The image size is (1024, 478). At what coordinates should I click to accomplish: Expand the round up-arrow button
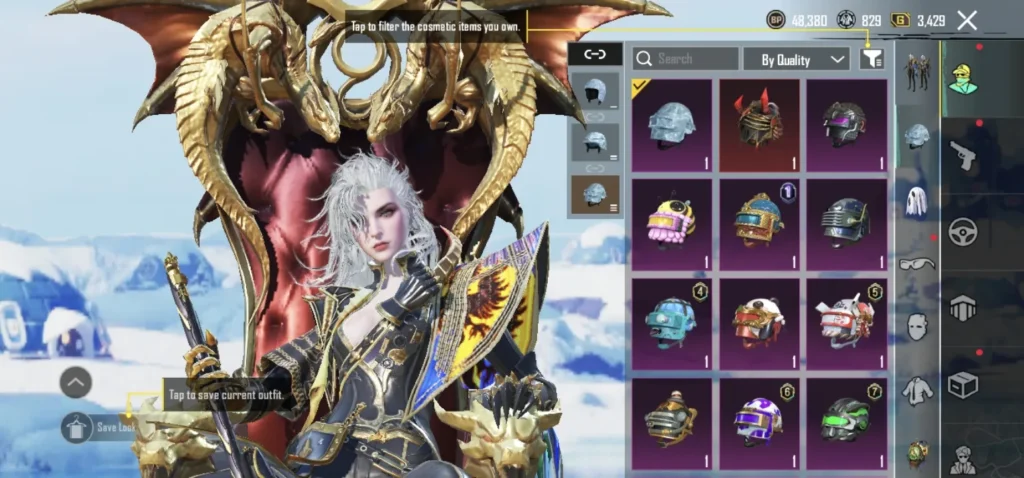point(76,382)
